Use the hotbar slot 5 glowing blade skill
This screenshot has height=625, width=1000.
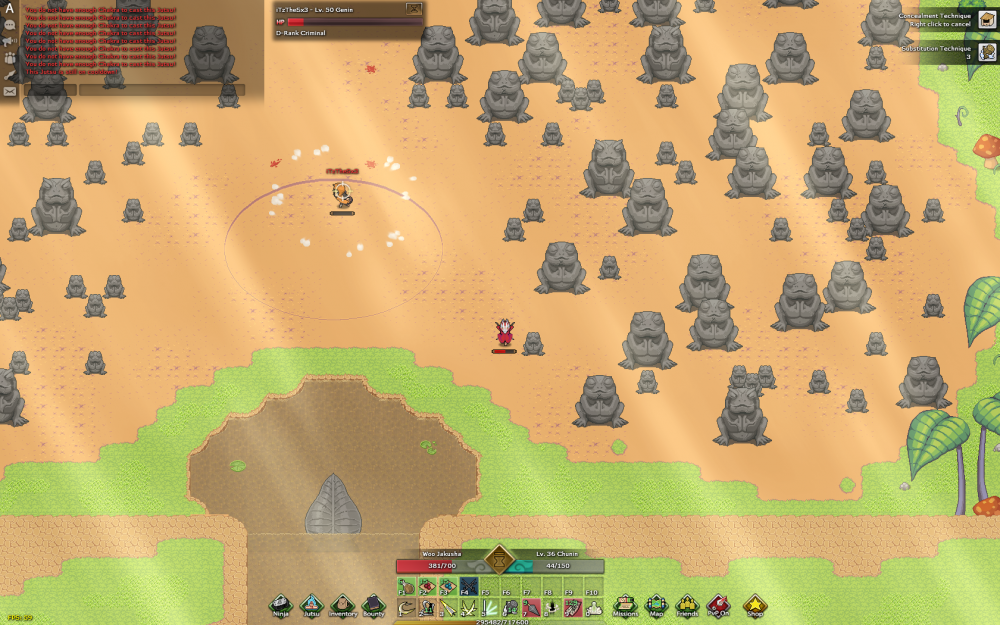coord(490,607)
